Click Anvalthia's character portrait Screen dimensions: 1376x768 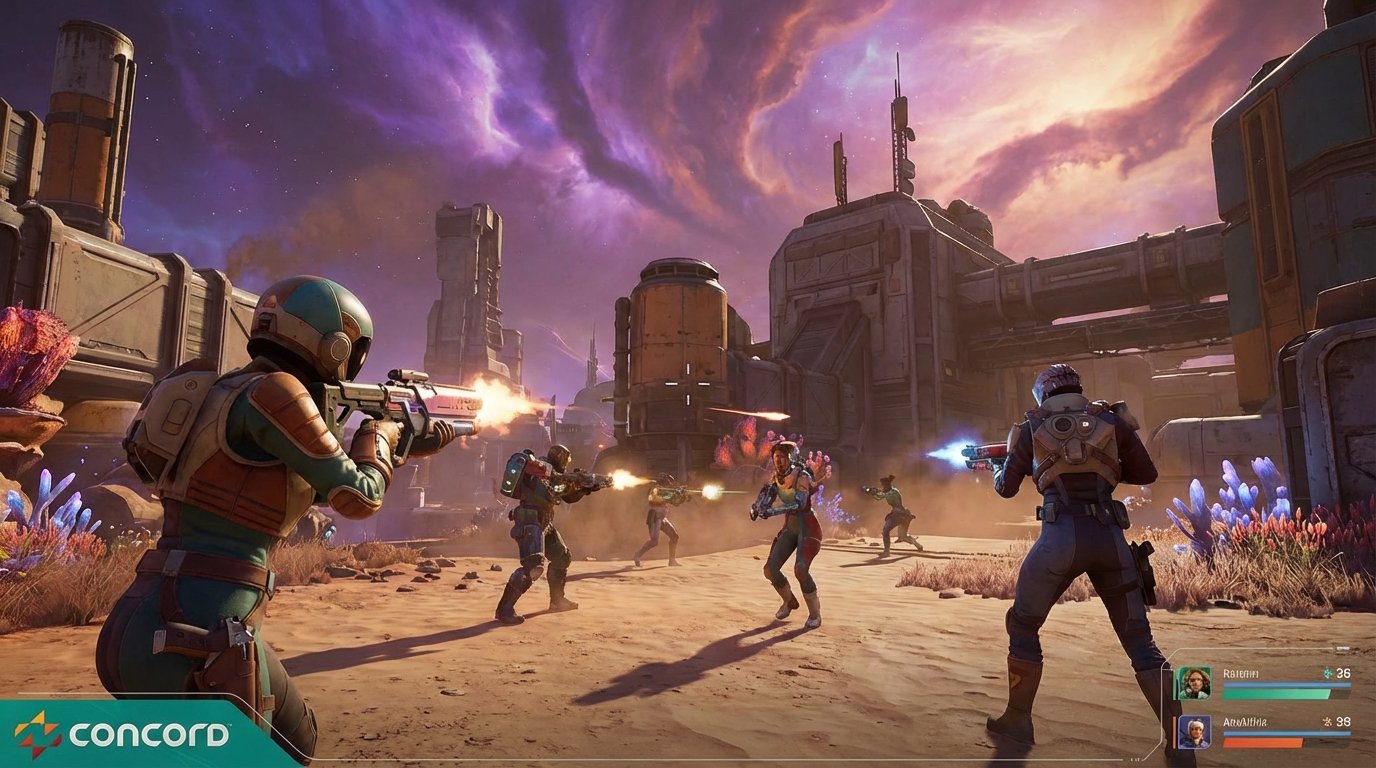pos(1194,732)
